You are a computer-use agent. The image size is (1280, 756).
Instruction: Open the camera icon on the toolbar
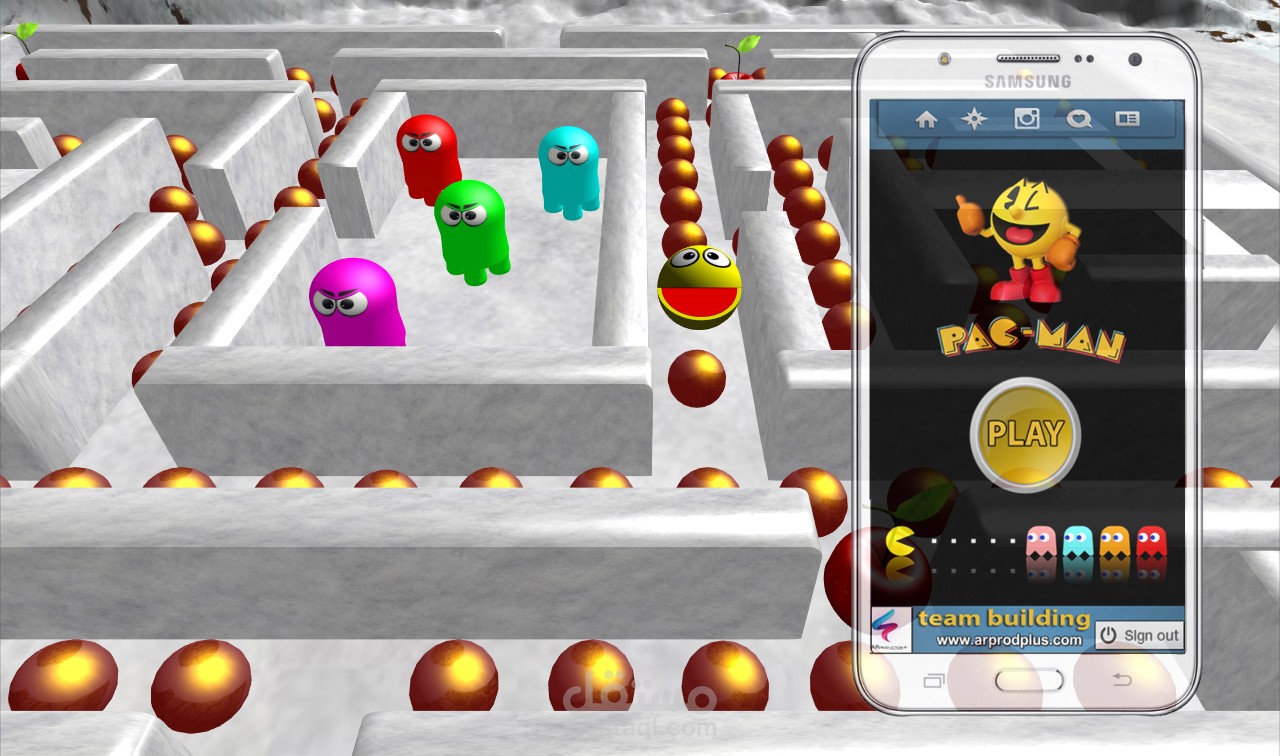point(1026,119)
